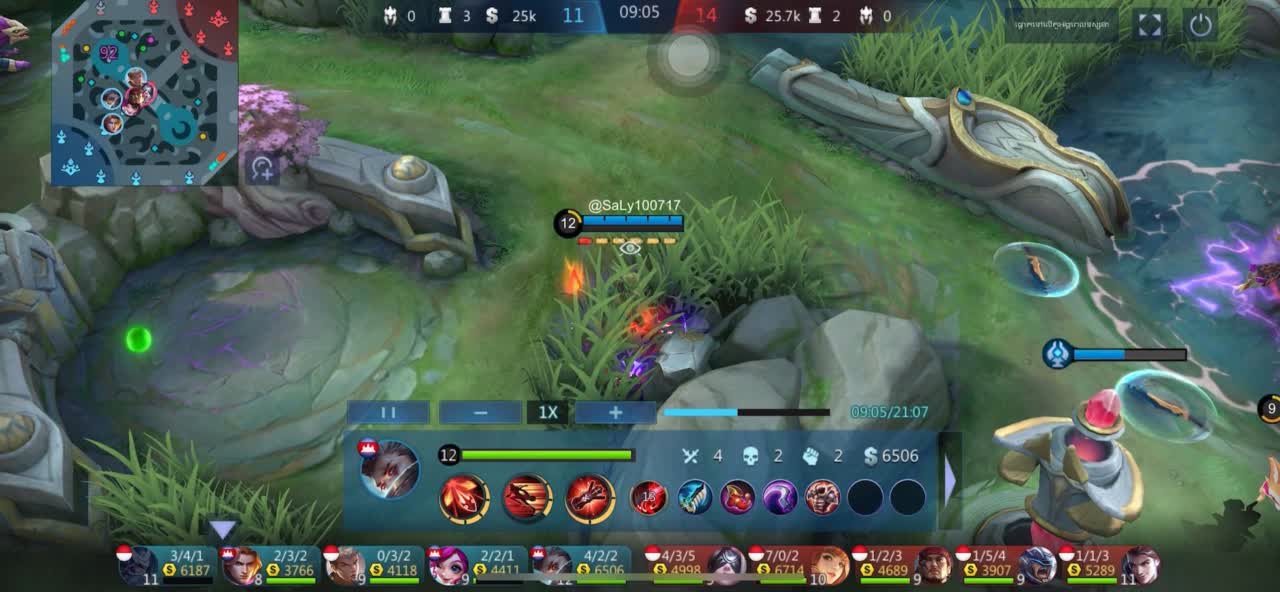
Task: Open the minimap
Action: pyautogui.click(x=144, y=92)
